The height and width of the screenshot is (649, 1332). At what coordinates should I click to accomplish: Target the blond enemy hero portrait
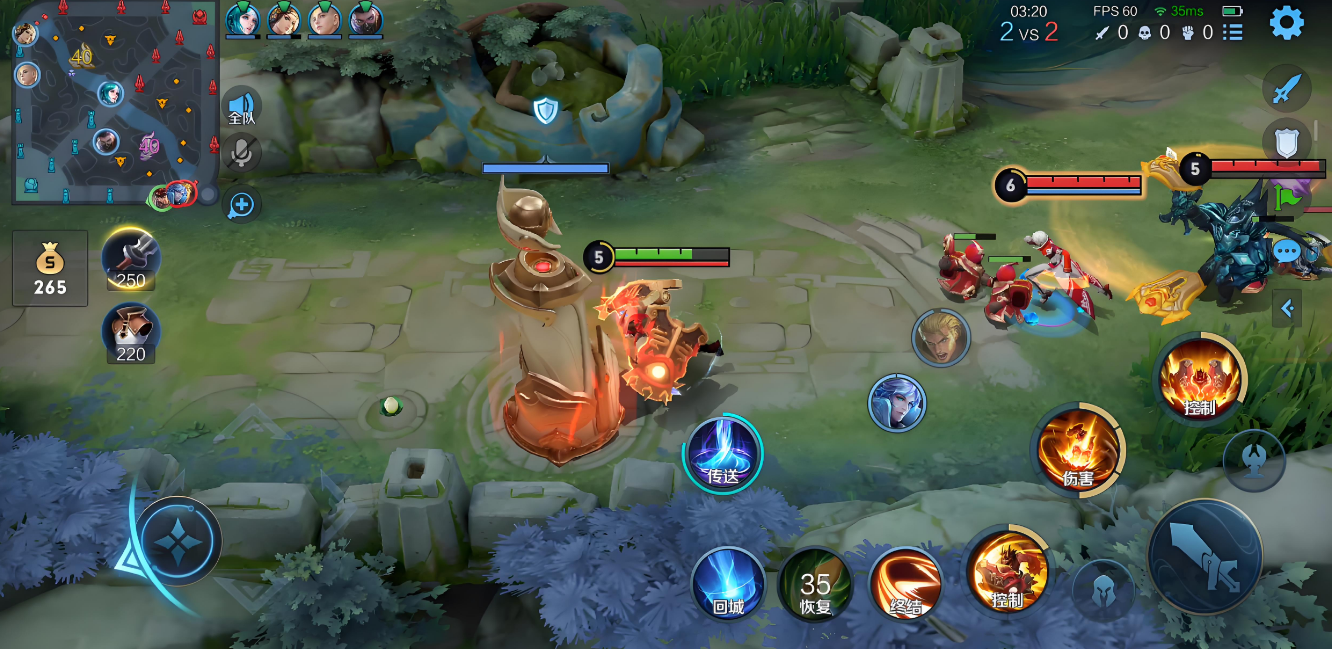tap(941, 338)
